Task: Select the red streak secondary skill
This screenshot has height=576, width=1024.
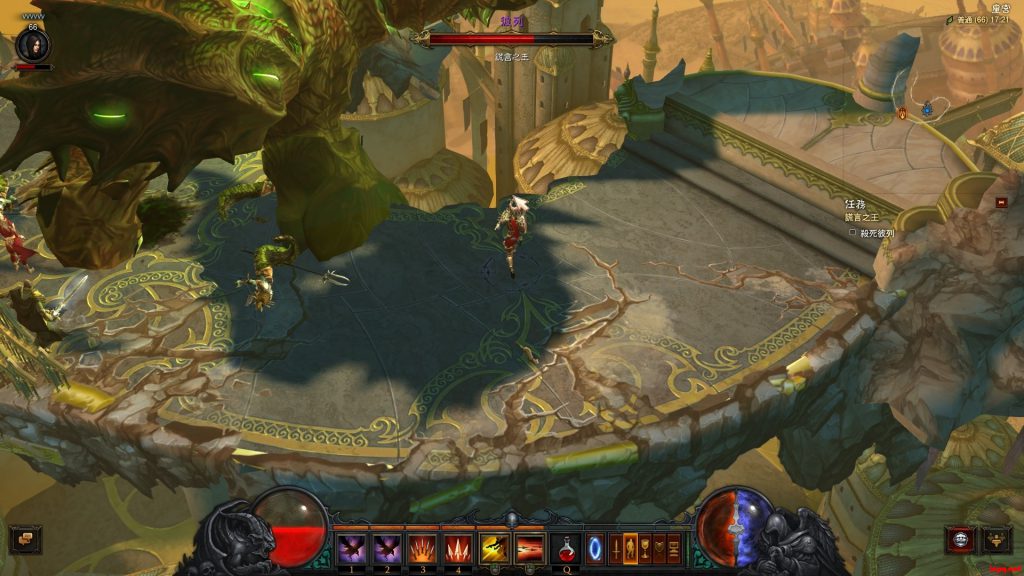Action: pyautogui.click(x=530, y=548)
